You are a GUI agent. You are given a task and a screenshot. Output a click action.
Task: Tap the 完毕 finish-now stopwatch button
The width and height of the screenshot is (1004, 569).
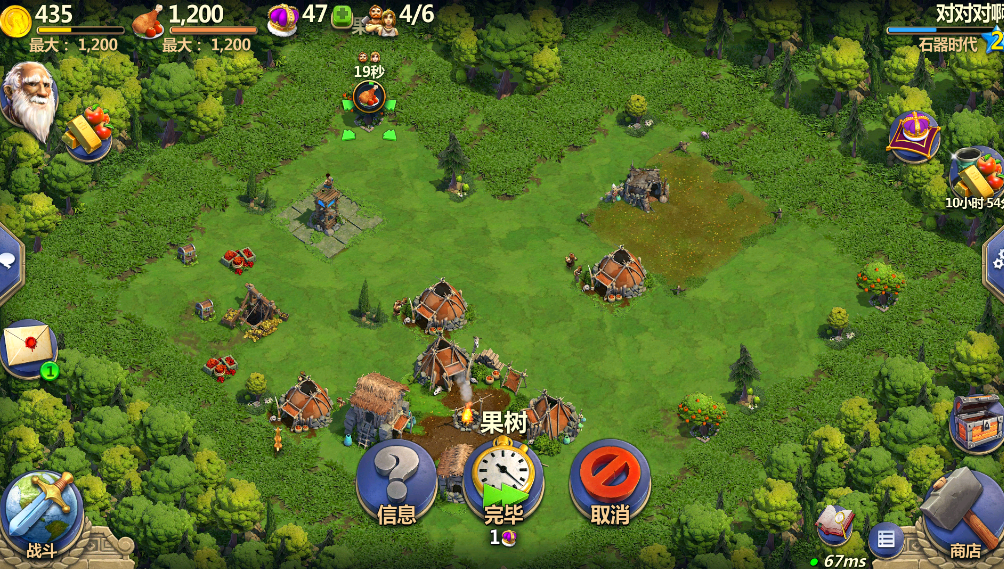pyautogui.click(x=503, y=480)
